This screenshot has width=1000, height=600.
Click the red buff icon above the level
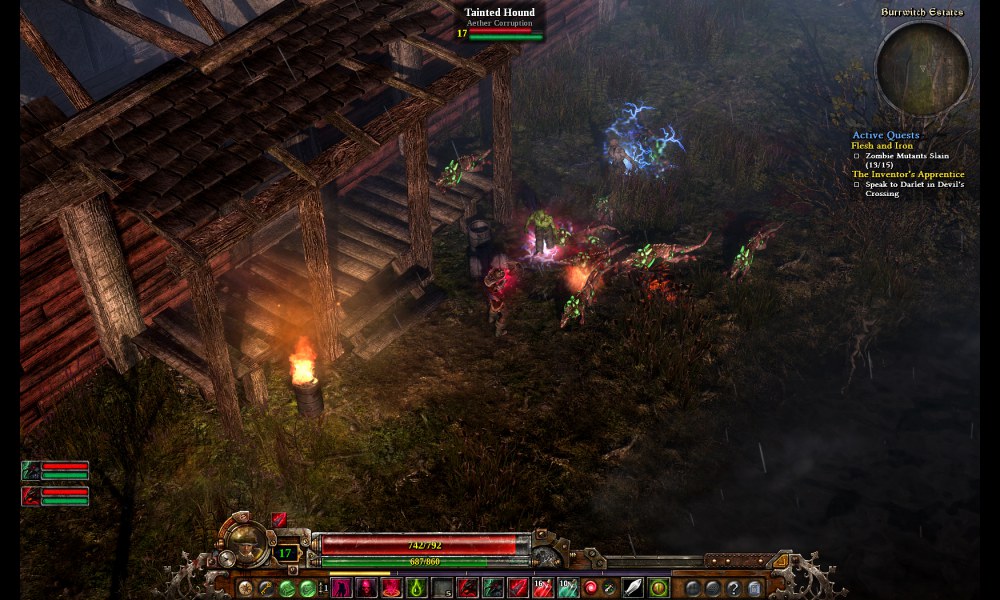279,520
